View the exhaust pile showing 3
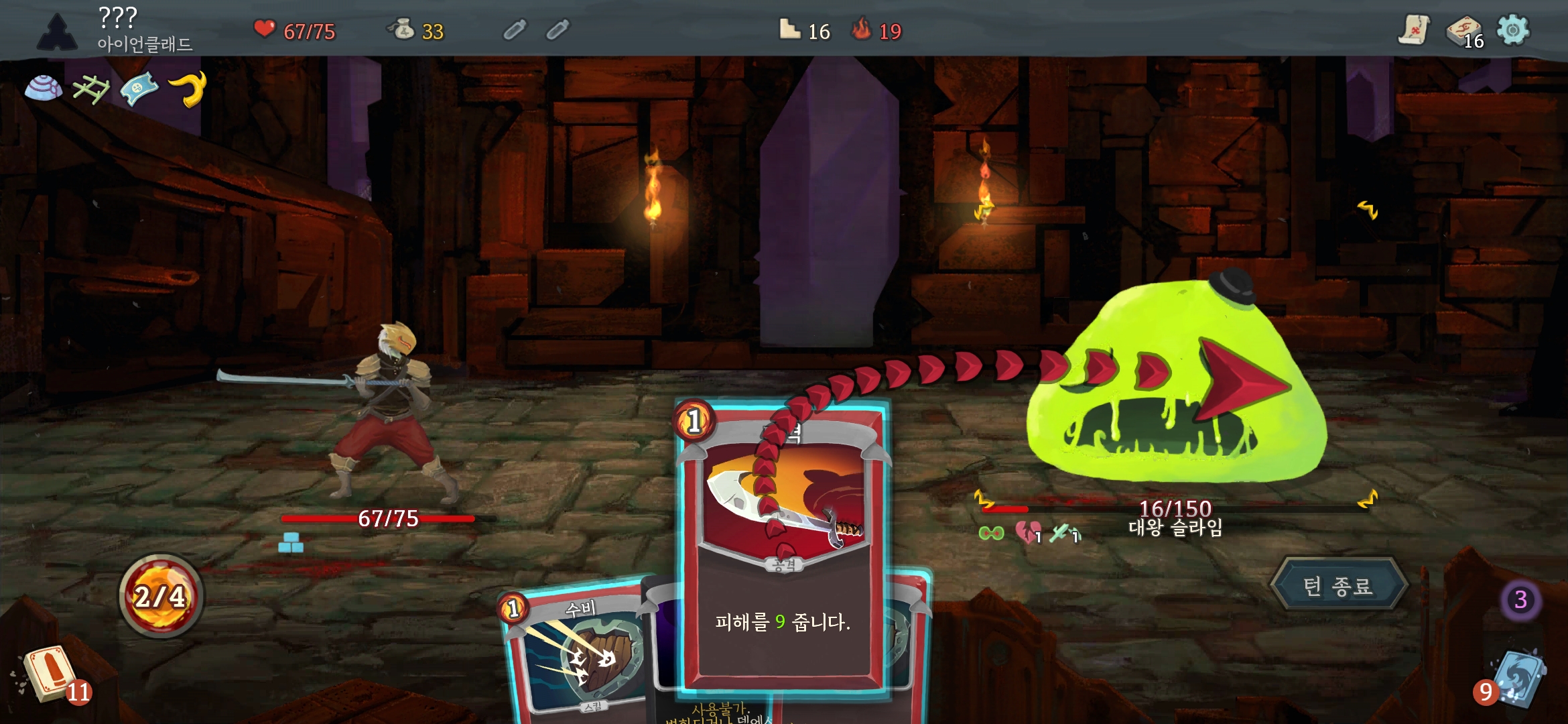 1520,599
